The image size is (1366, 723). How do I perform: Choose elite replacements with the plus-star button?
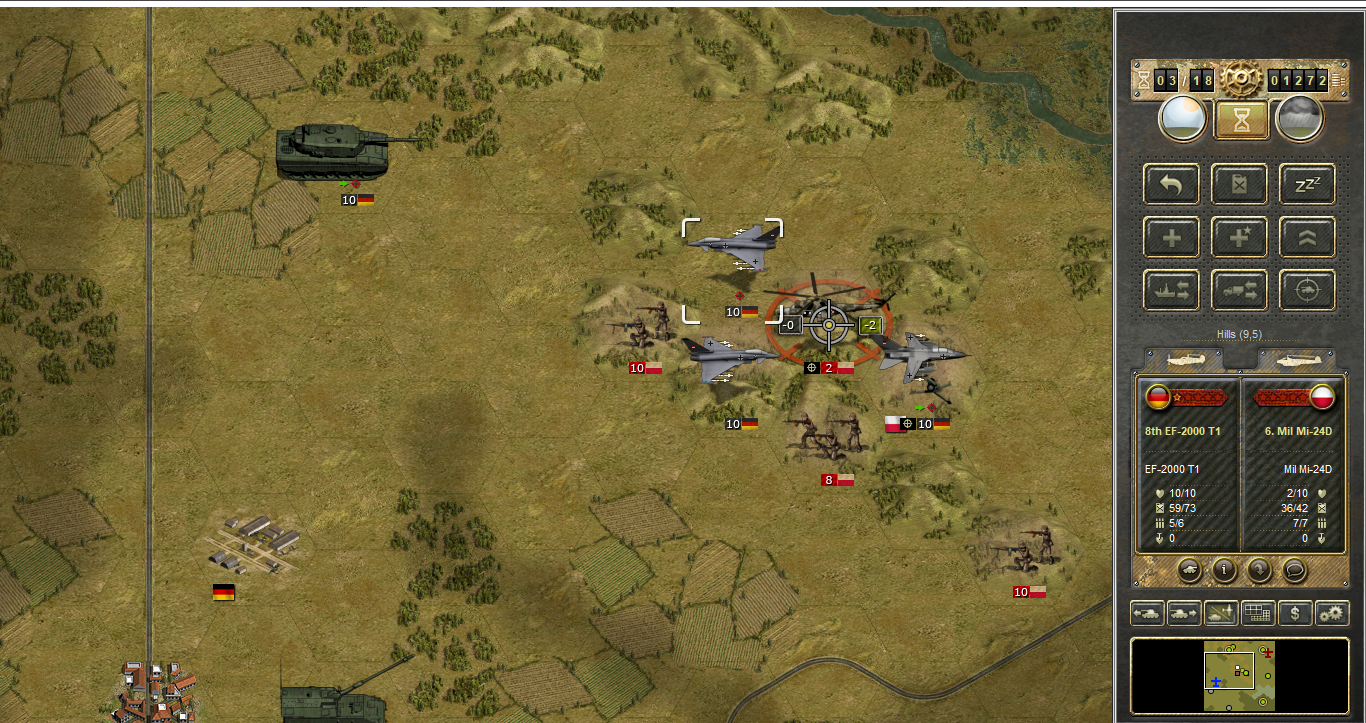point(1239,237)
